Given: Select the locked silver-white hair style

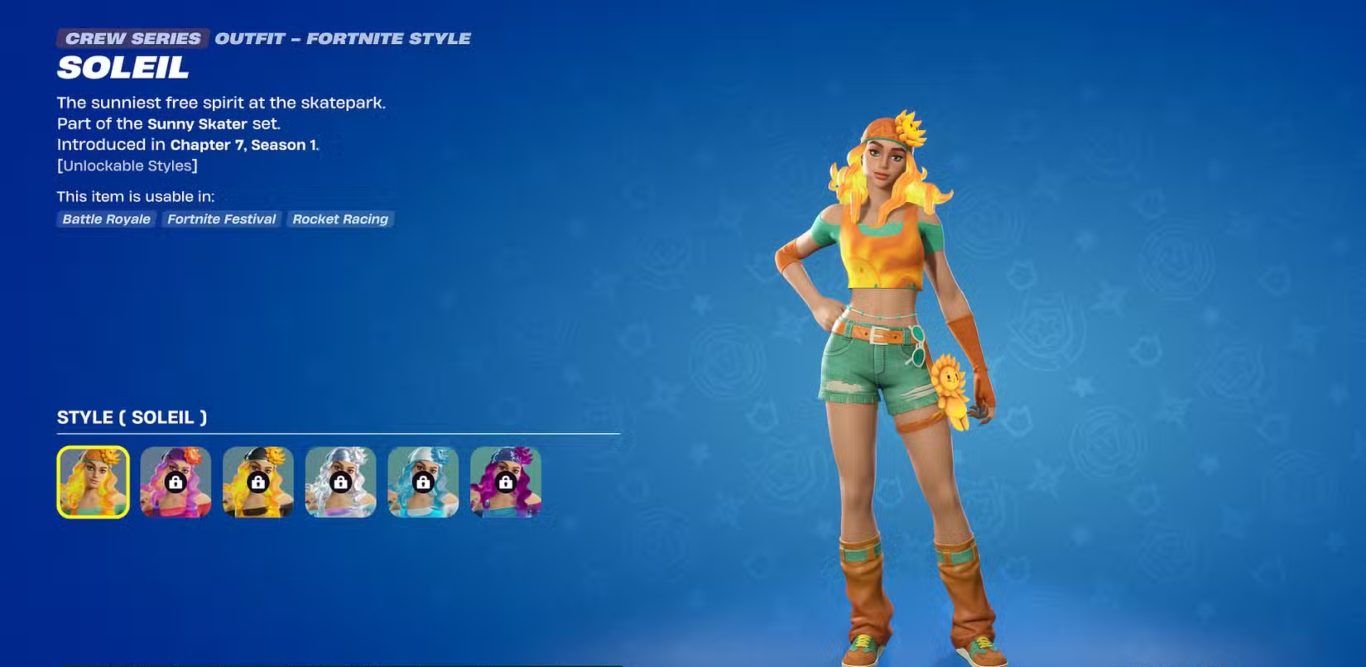Looking at the screenshot, I should tap(341, 482).
